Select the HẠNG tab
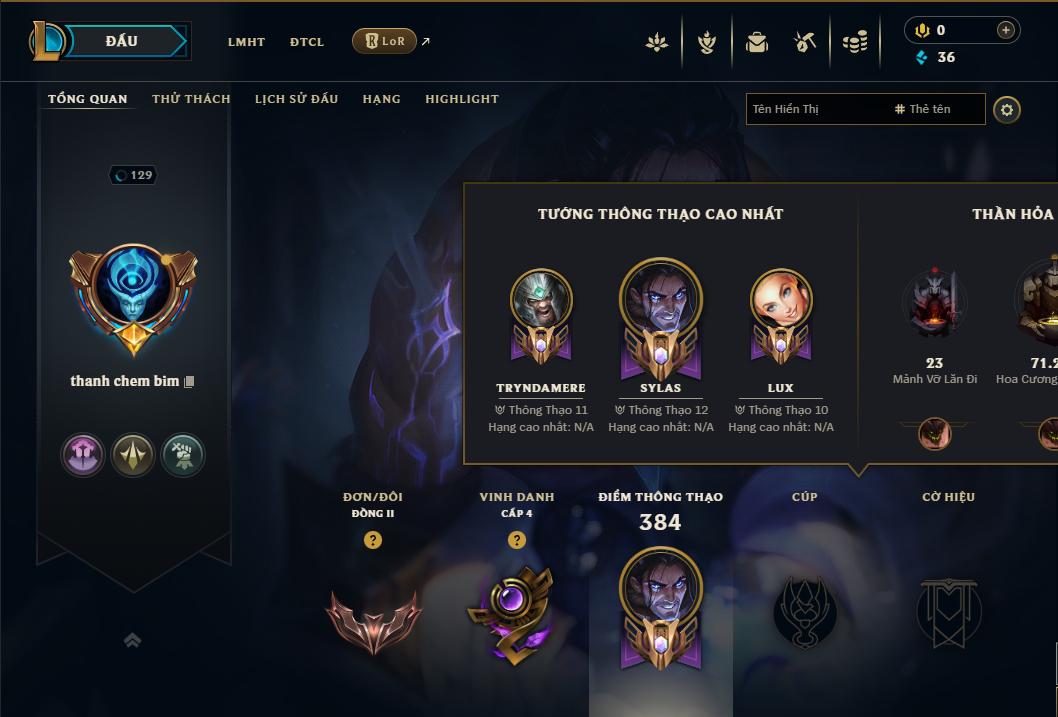This screenshot has width=1058, height=717. (381, 99)
